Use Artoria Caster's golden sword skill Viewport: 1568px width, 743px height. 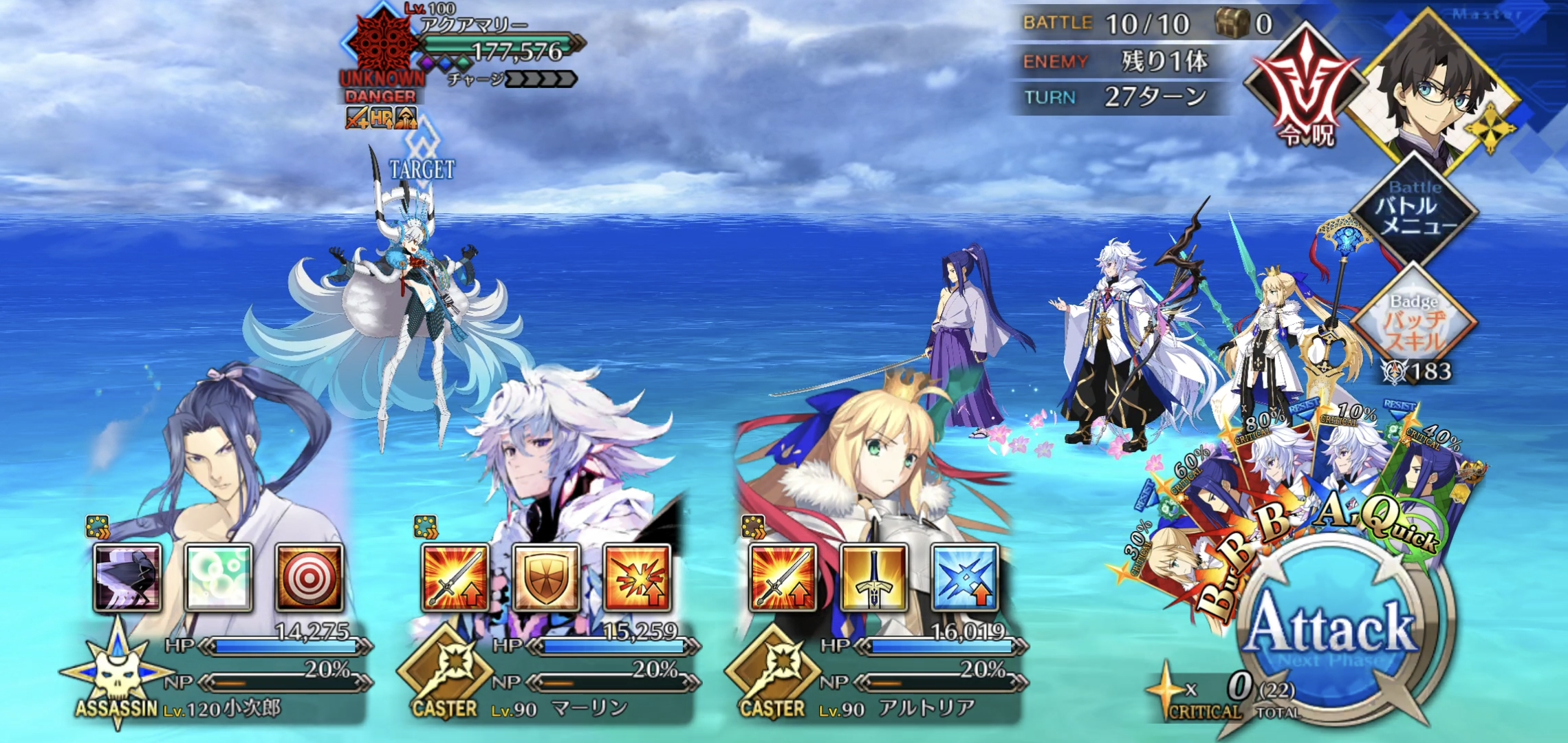(873, 578)
